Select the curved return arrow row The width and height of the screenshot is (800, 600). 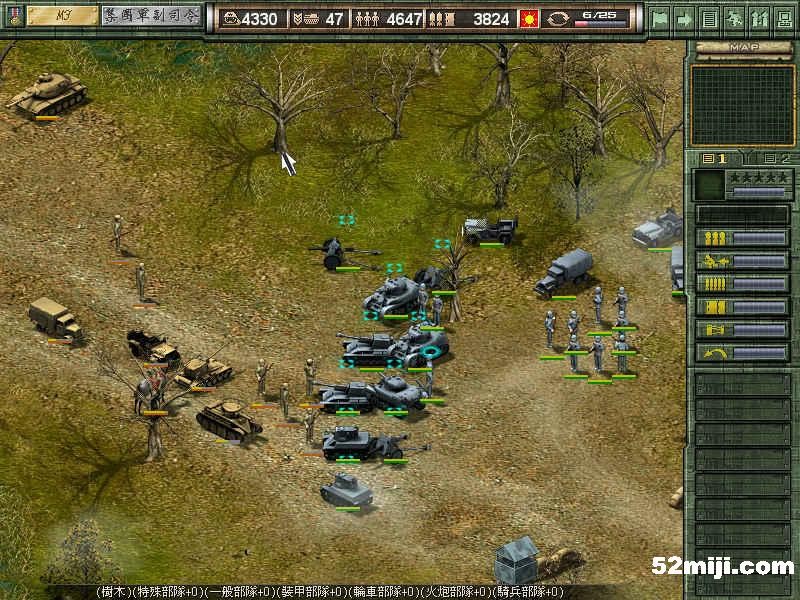click(742, 352)
